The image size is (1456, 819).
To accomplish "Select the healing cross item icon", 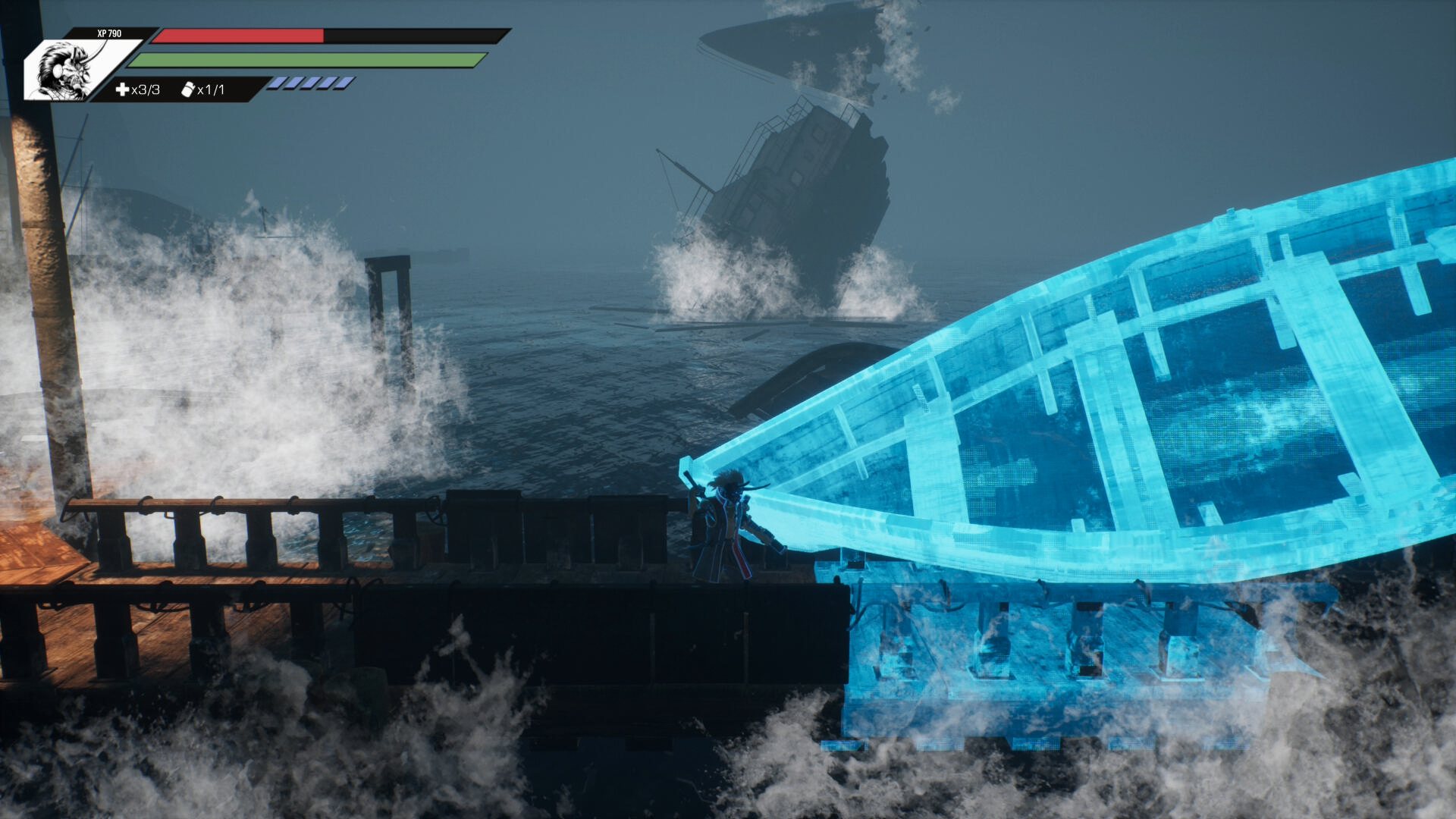I will 122,89.
